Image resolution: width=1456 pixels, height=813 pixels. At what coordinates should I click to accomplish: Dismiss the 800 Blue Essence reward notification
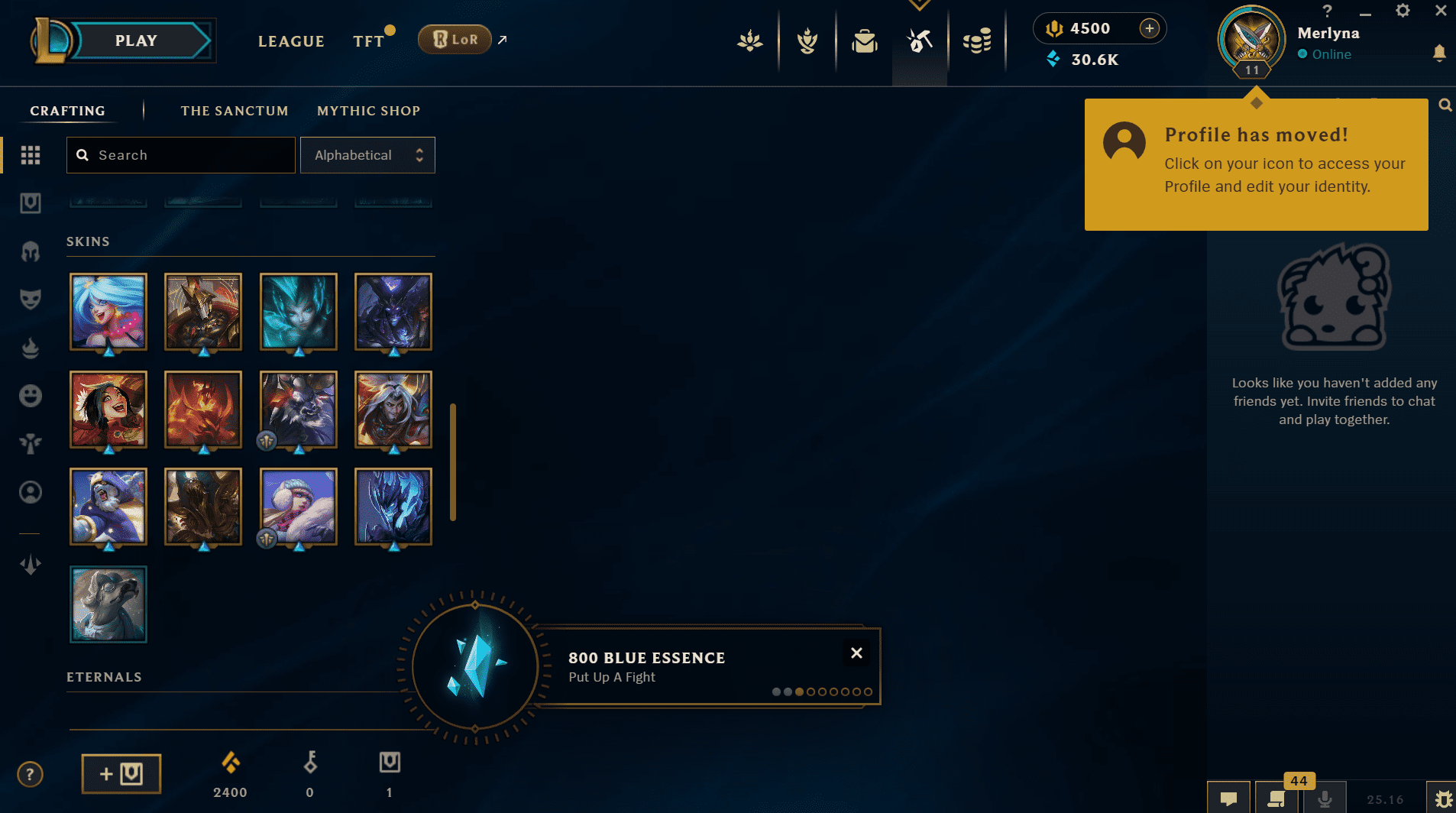pos(856,653)
